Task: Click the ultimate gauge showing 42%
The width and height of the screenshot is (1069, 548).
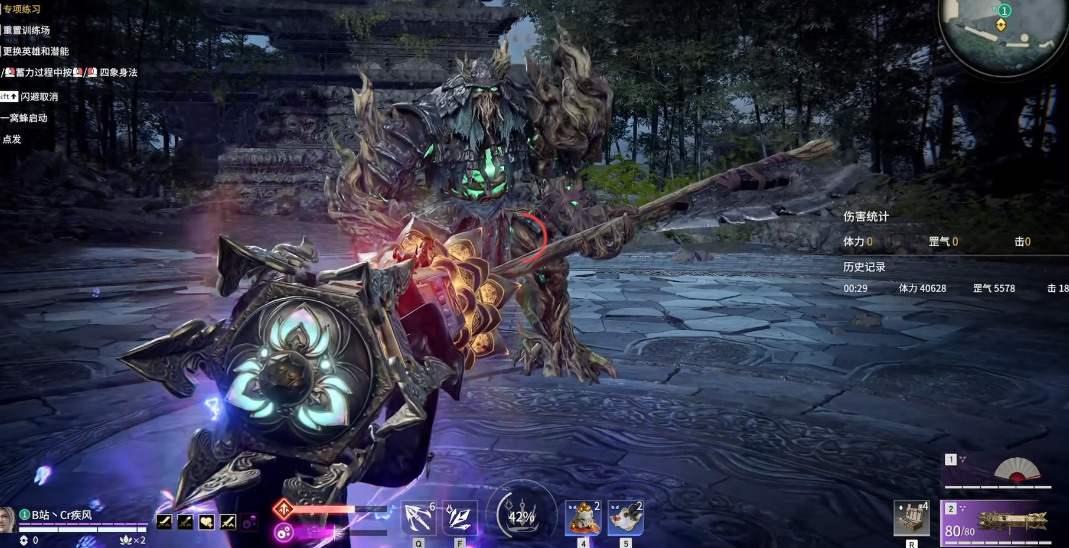Action: point(521,516)
